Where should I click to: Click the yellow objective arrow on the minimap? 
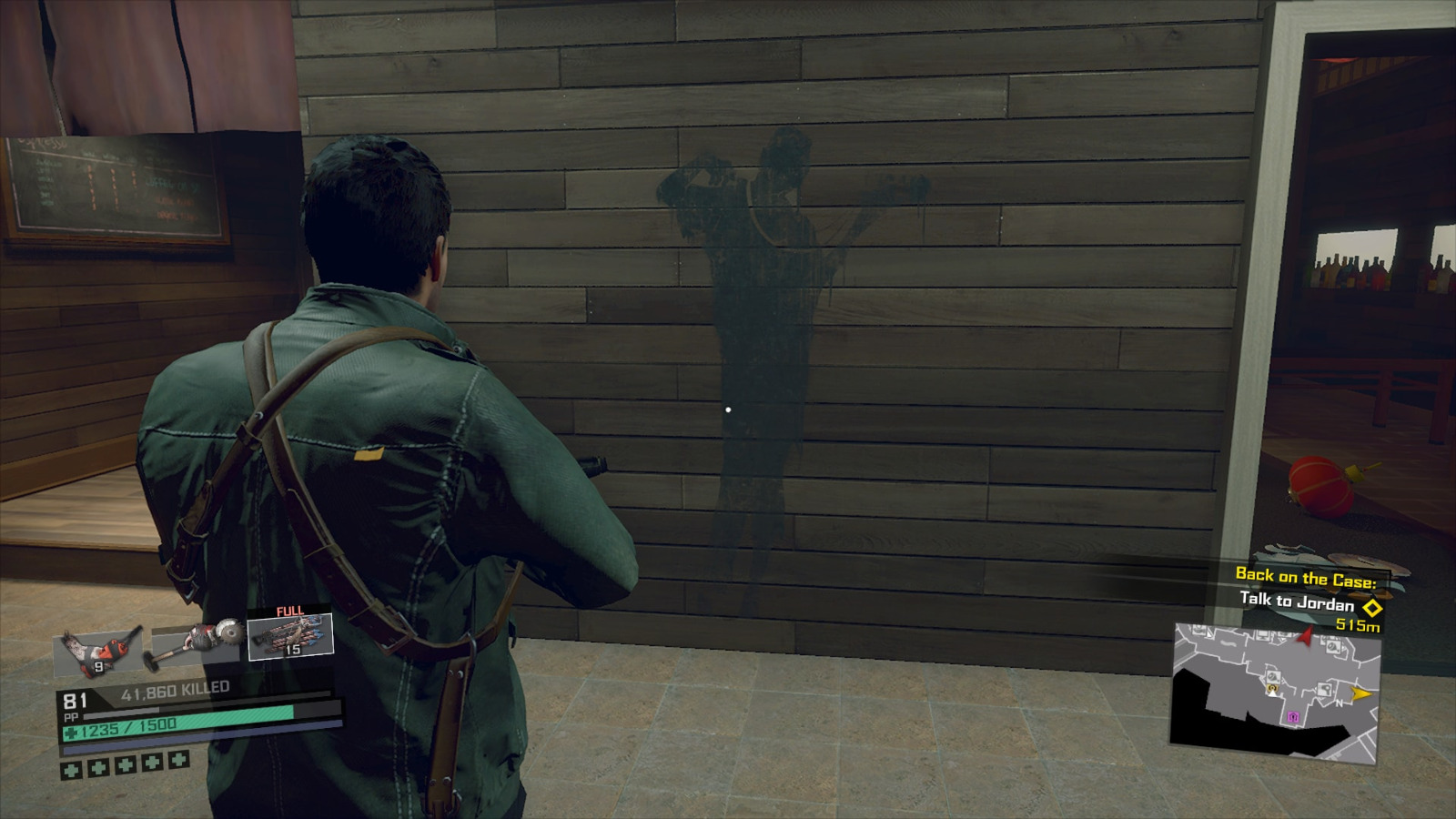1362,693
